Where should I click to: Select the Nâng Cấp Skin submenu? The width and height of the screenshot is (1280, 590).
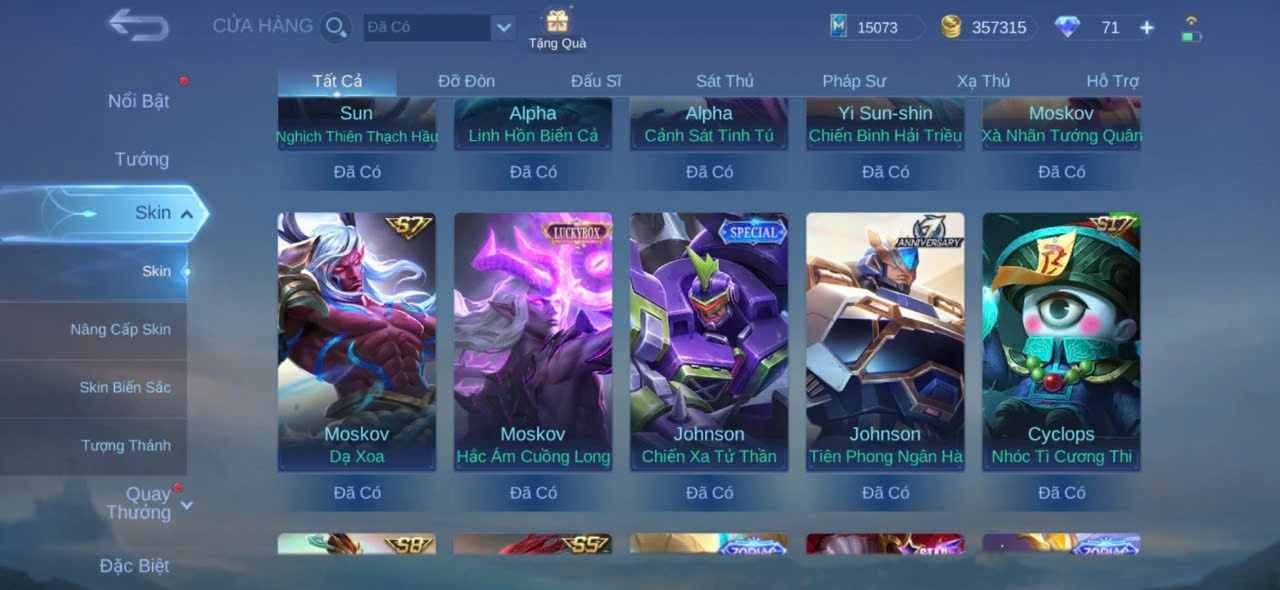(120, 329)
